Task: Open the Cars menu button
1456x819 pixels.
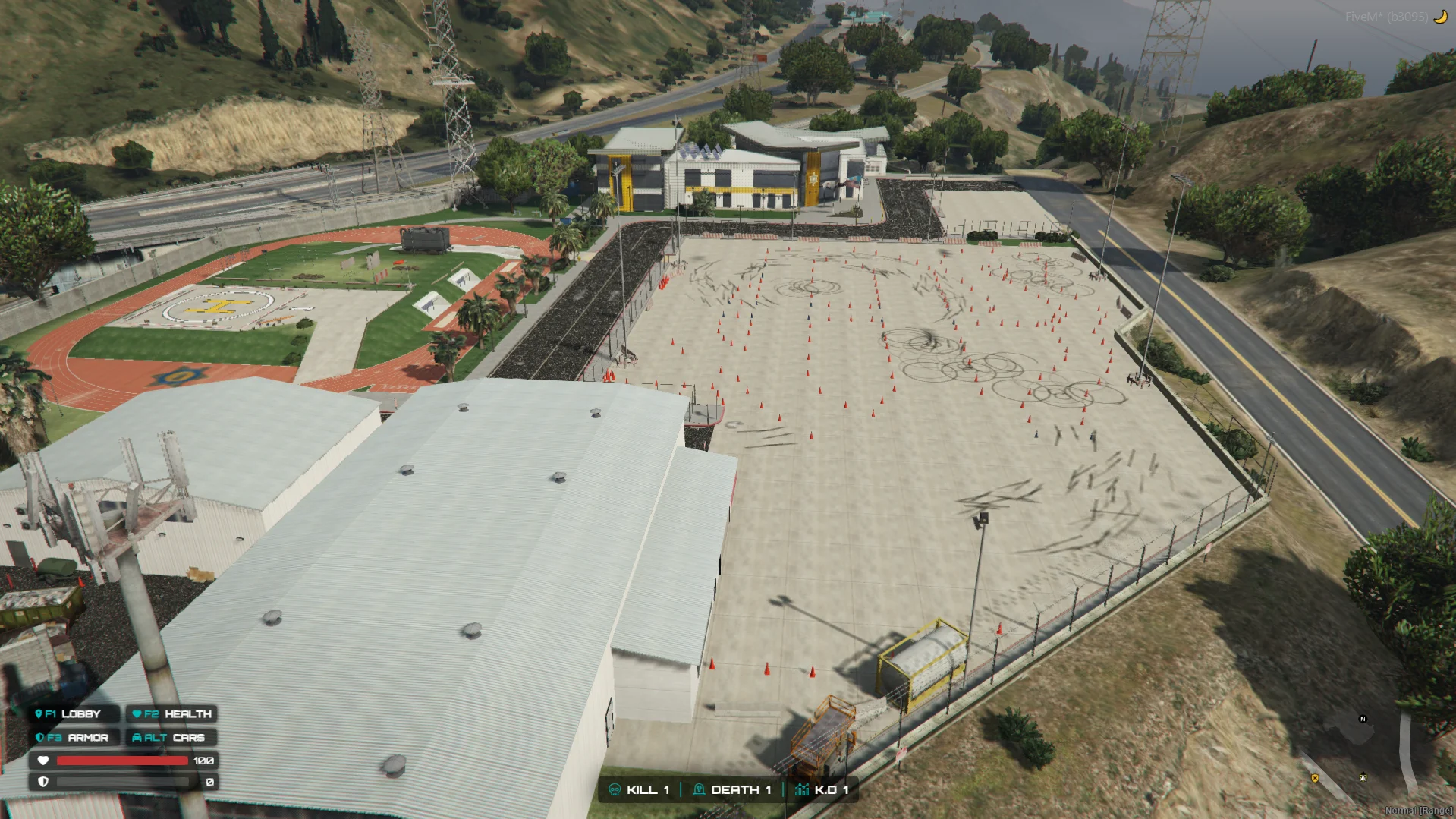Action: 171,738
